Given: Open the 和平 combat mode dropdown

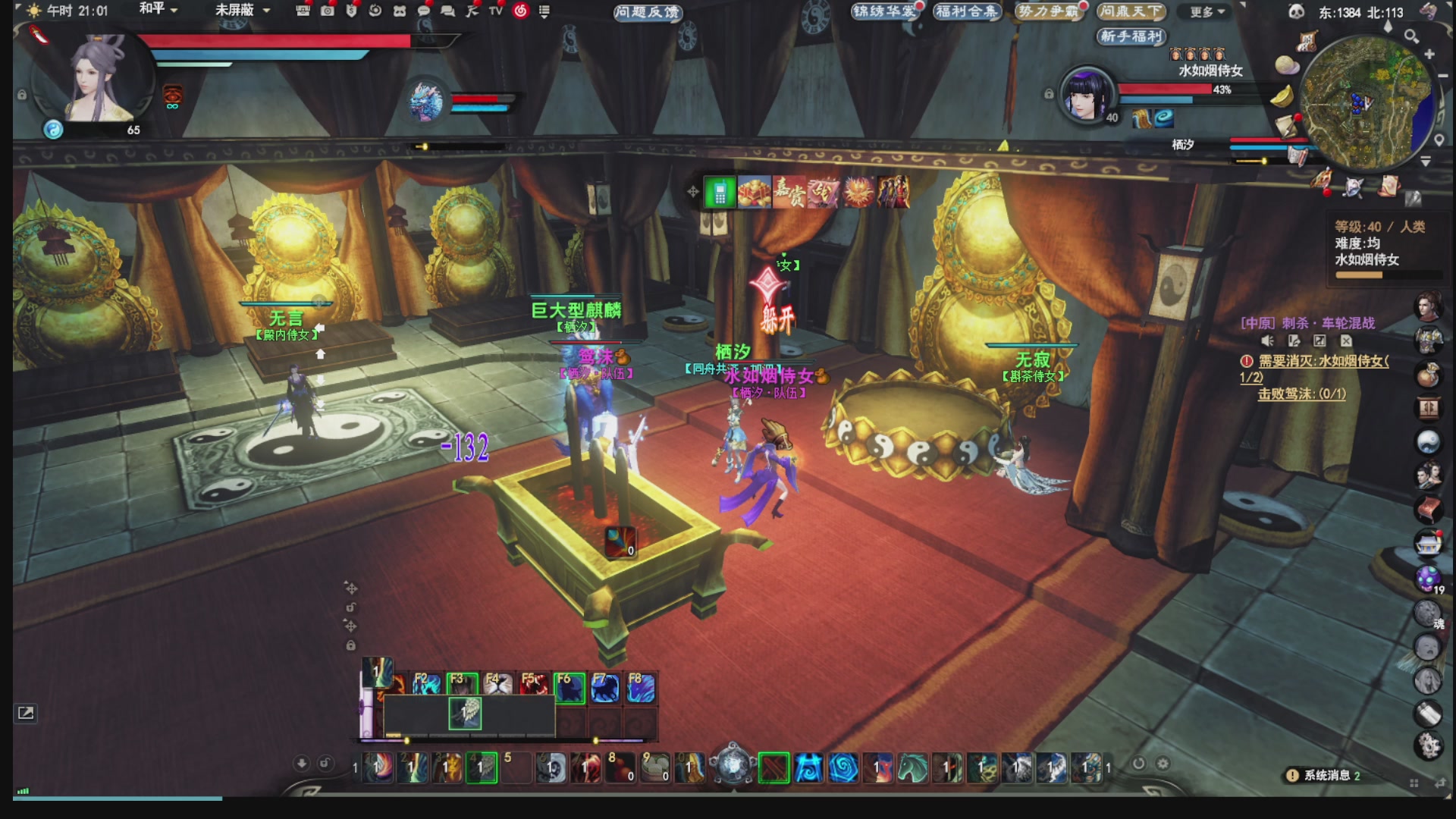Looking at the screenshot, I should (x=158, y=10).
